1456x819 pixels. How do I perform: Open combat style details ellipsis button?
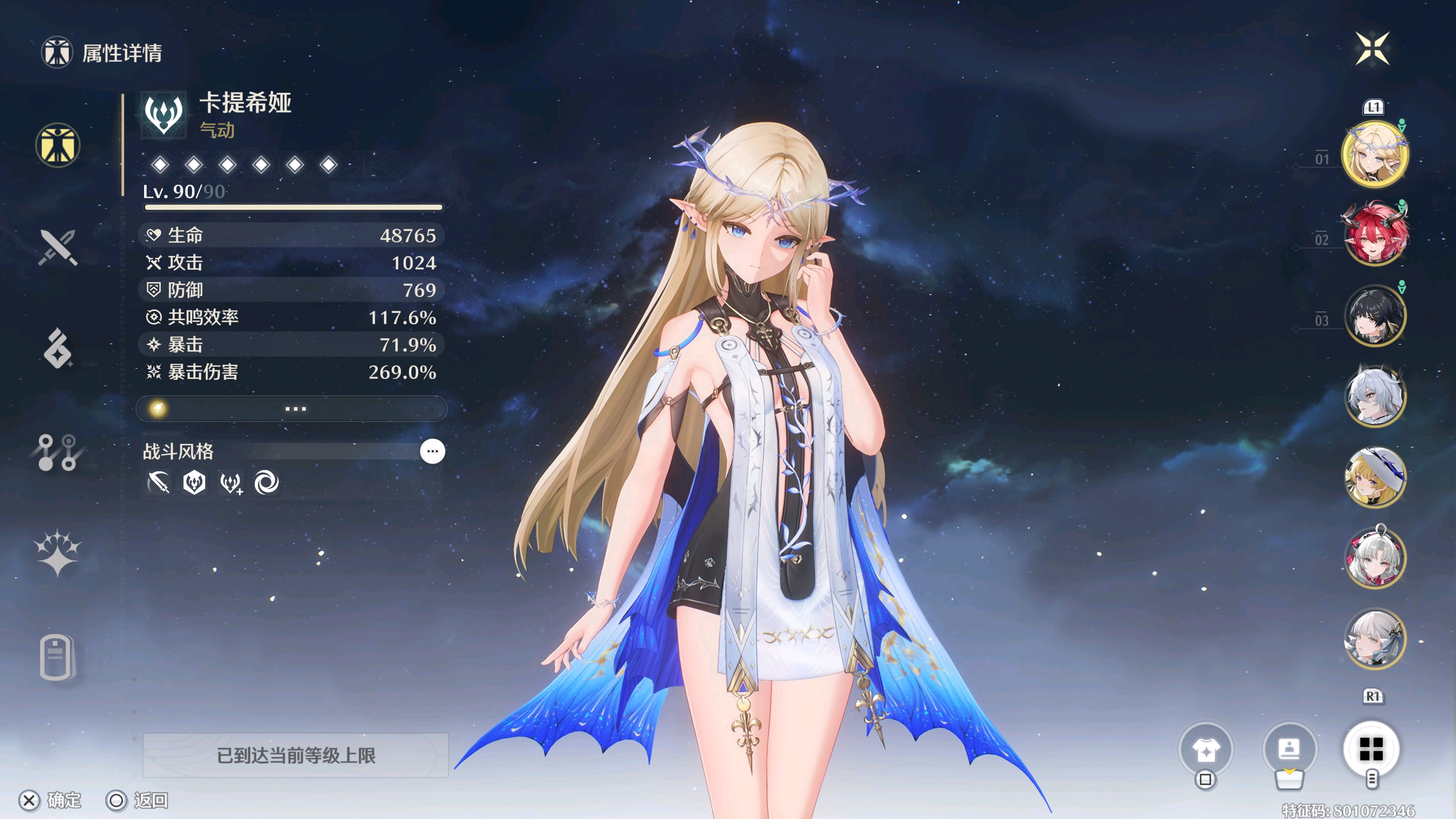click(432, 451)
